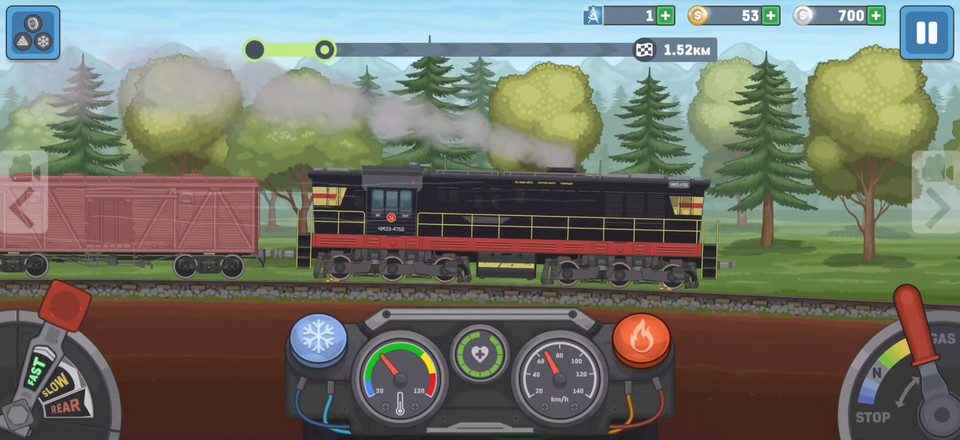Tap the green heart repair gauge
Image resolution: width=960 pixels, height=440 pixels.
point(480,353)
